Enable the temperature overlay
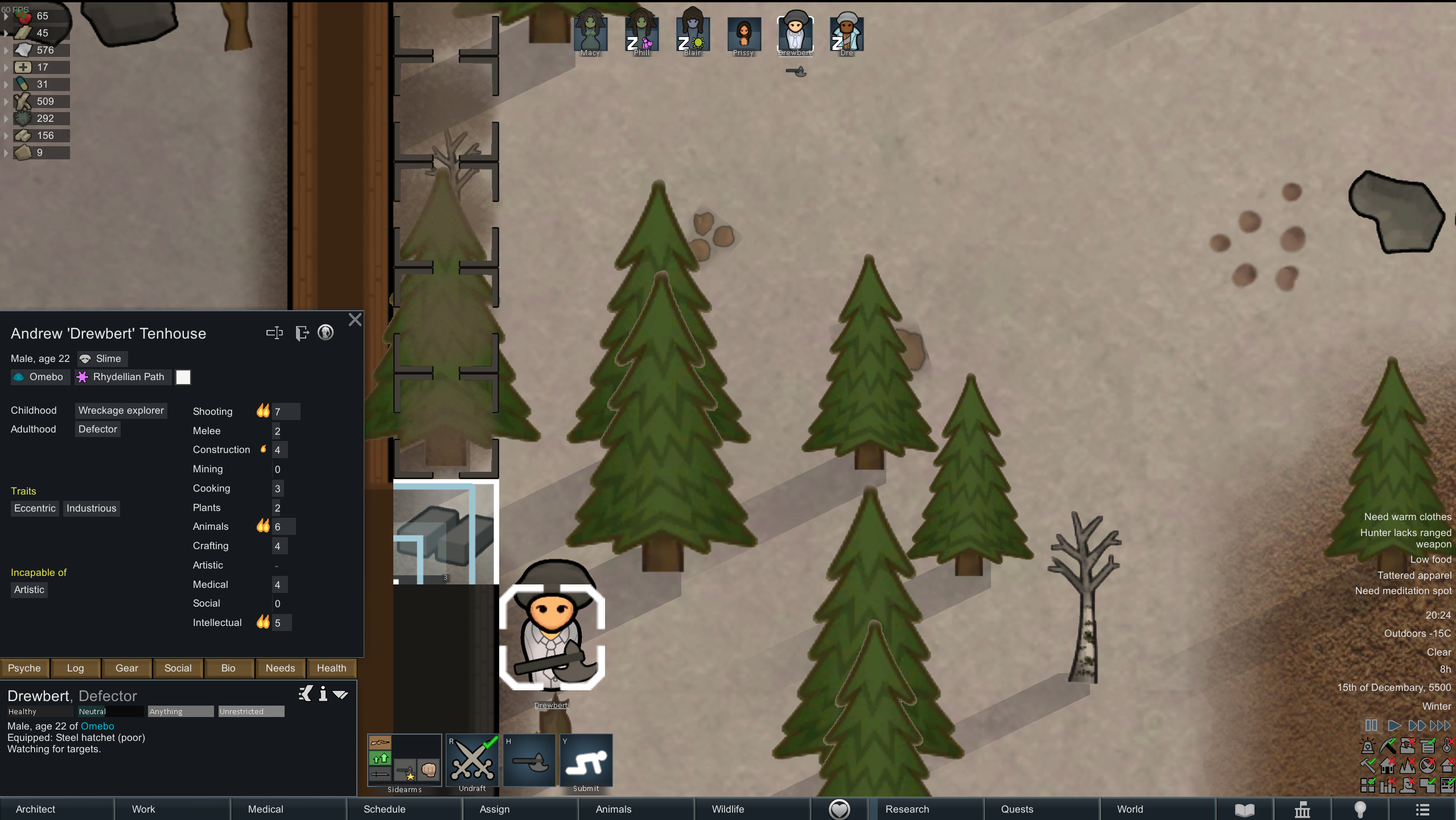 click(x=1446, y=745)
